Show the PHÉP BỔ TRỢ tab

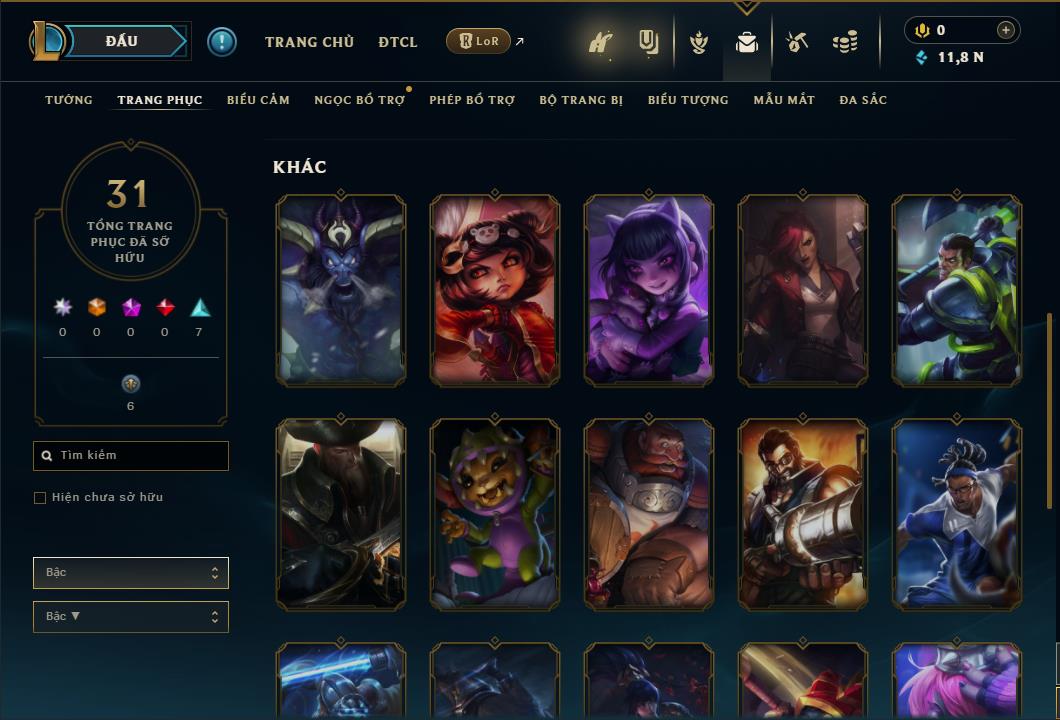(472, 100)
